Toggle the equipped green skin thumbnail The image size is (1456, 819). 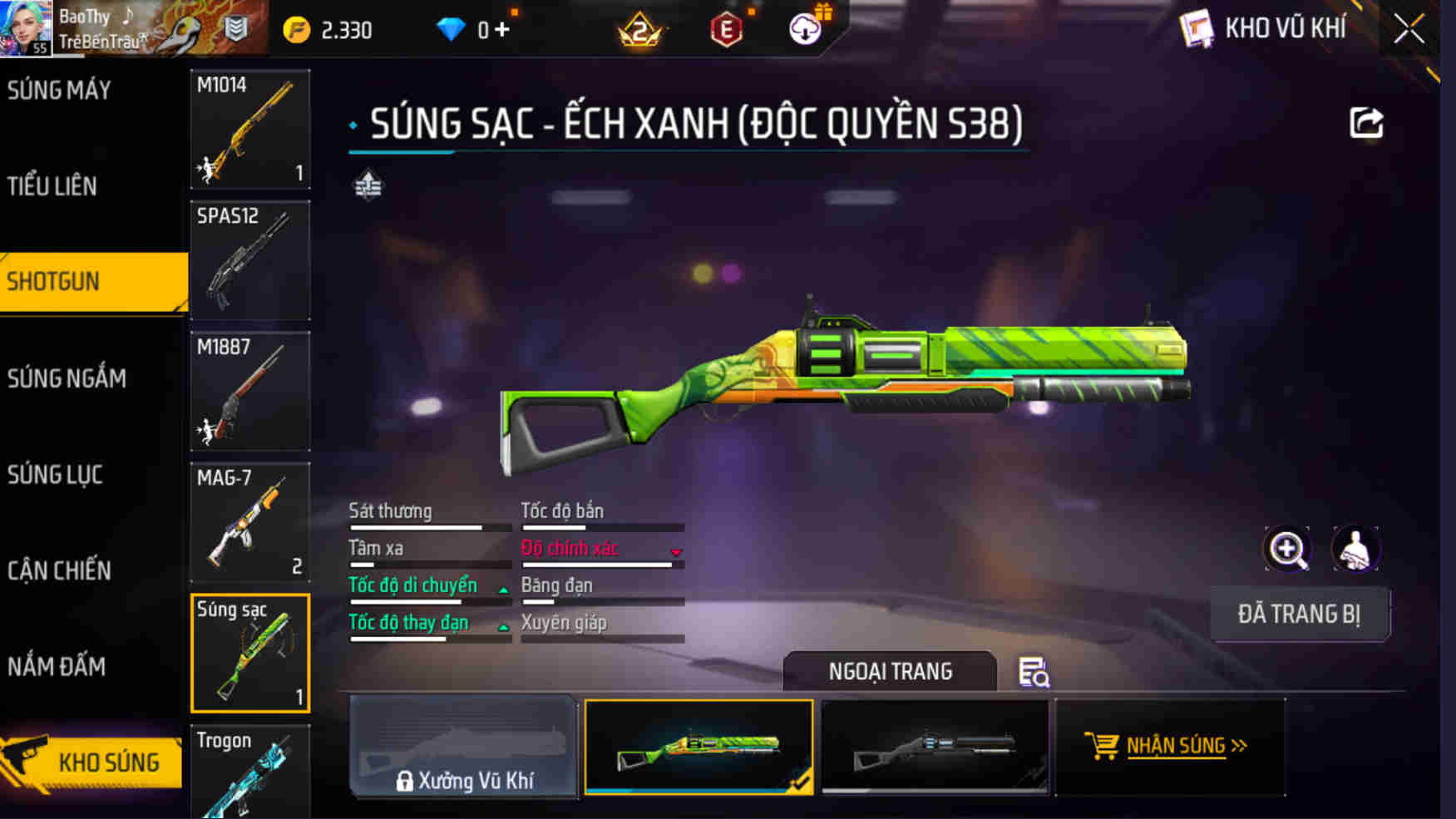(699, 747)
